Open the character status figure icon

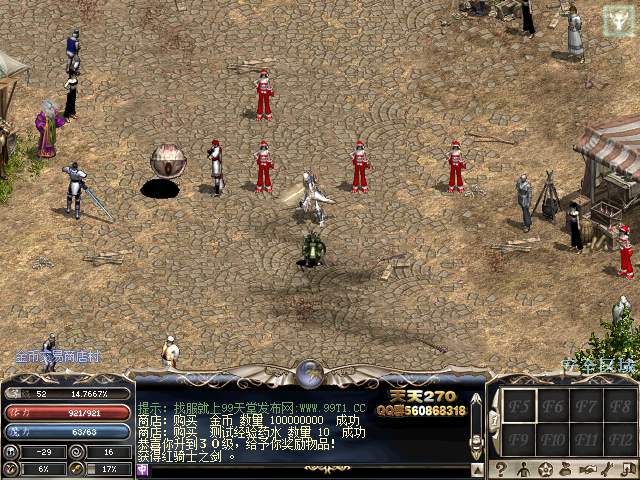coord(522,469)
